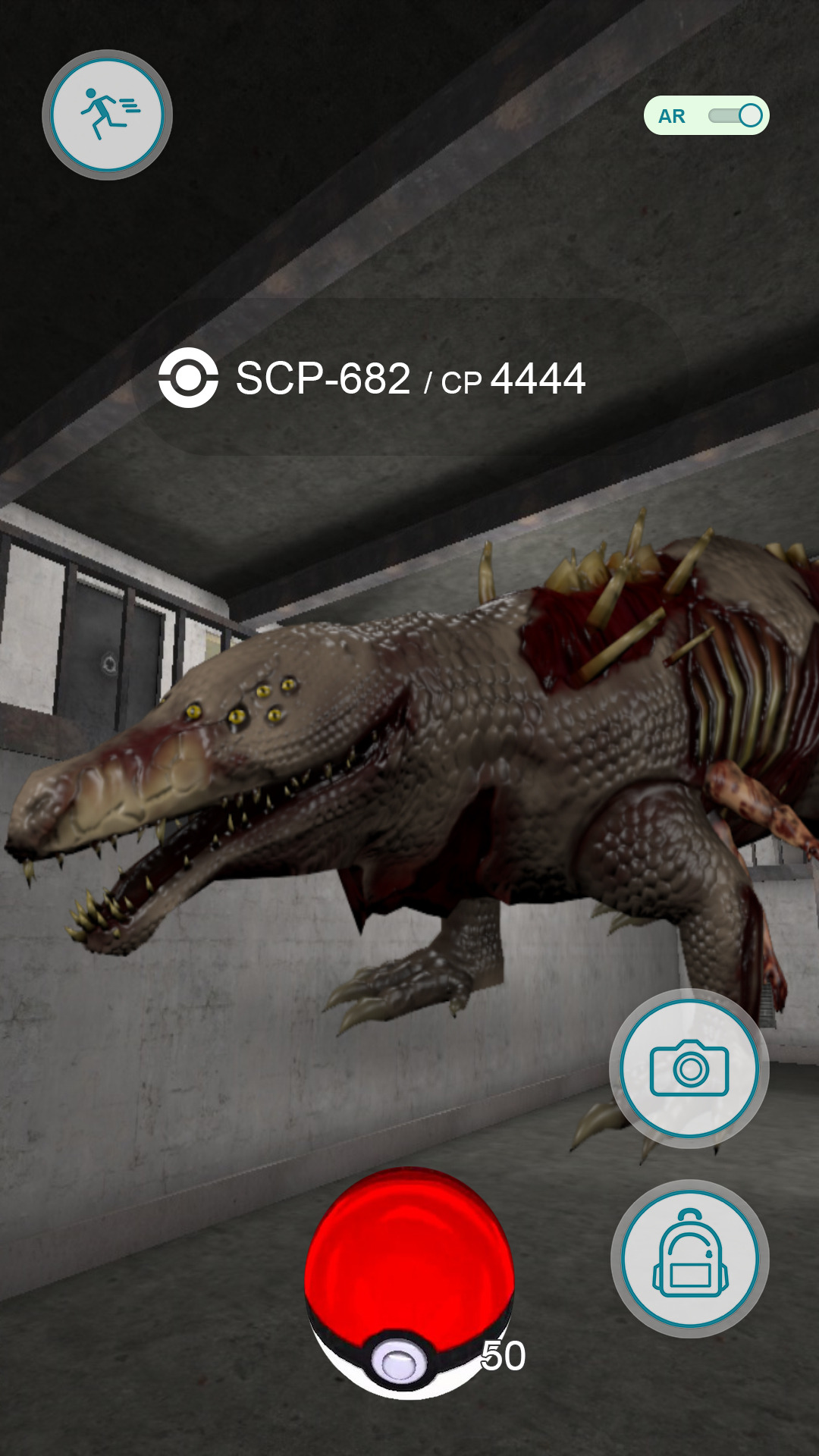Select the red Poké Ball
Image resolution: width=819 pixels, height=1456 pixels.
click(x=409, y=1283)
